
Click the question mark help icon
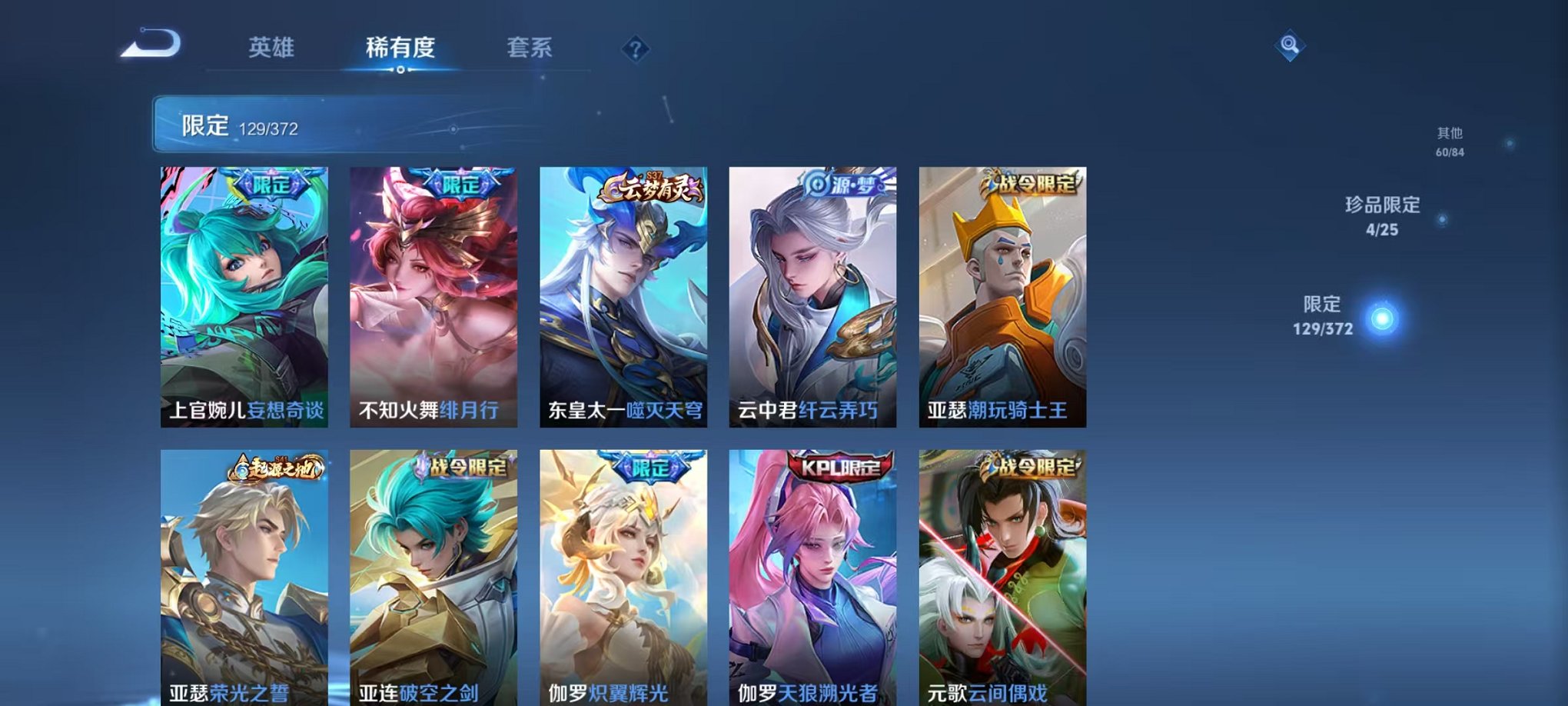tap(633, 50)
